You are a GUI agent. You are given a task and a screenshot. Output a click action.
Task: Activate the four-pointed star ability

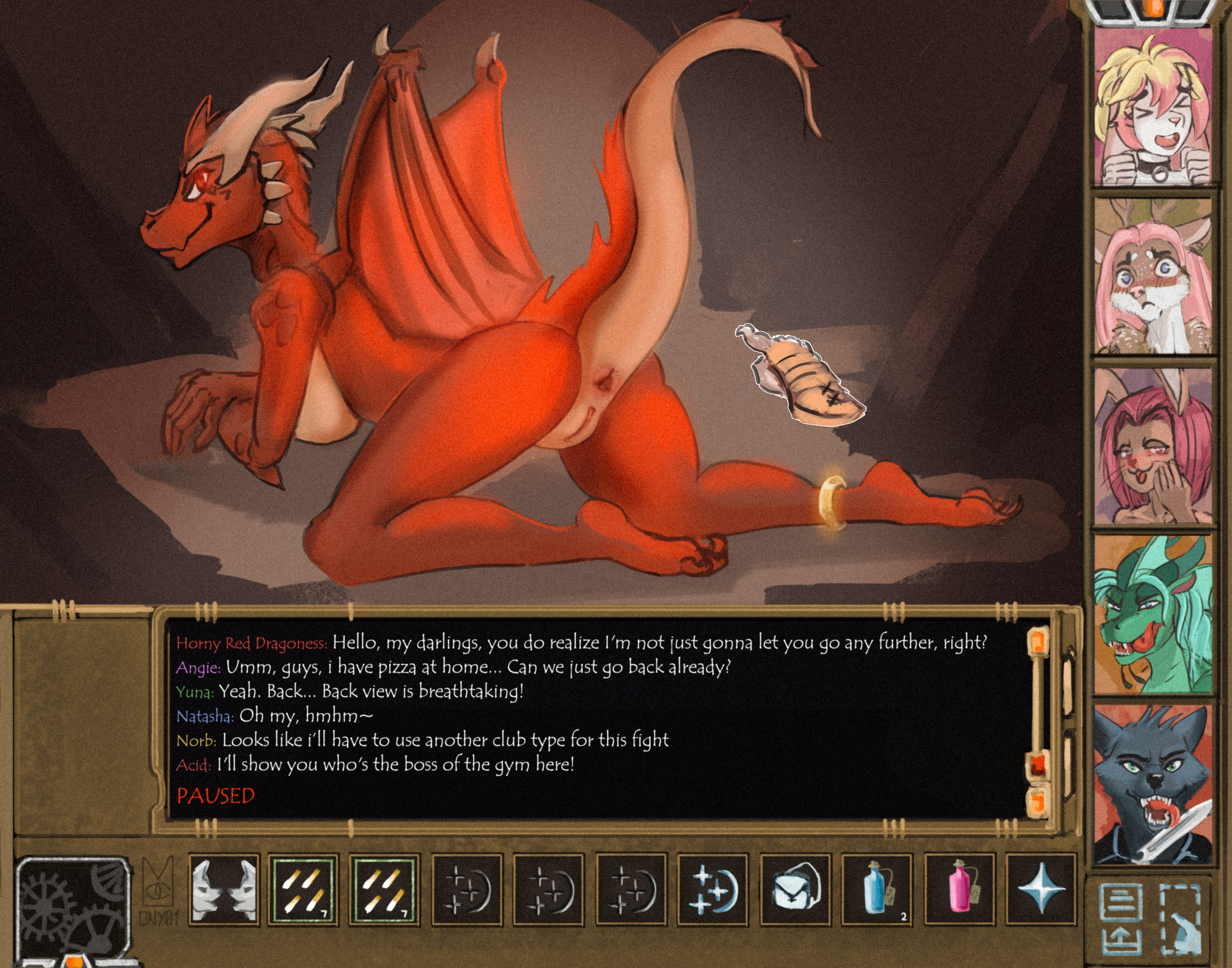(x=1040, y=890)
